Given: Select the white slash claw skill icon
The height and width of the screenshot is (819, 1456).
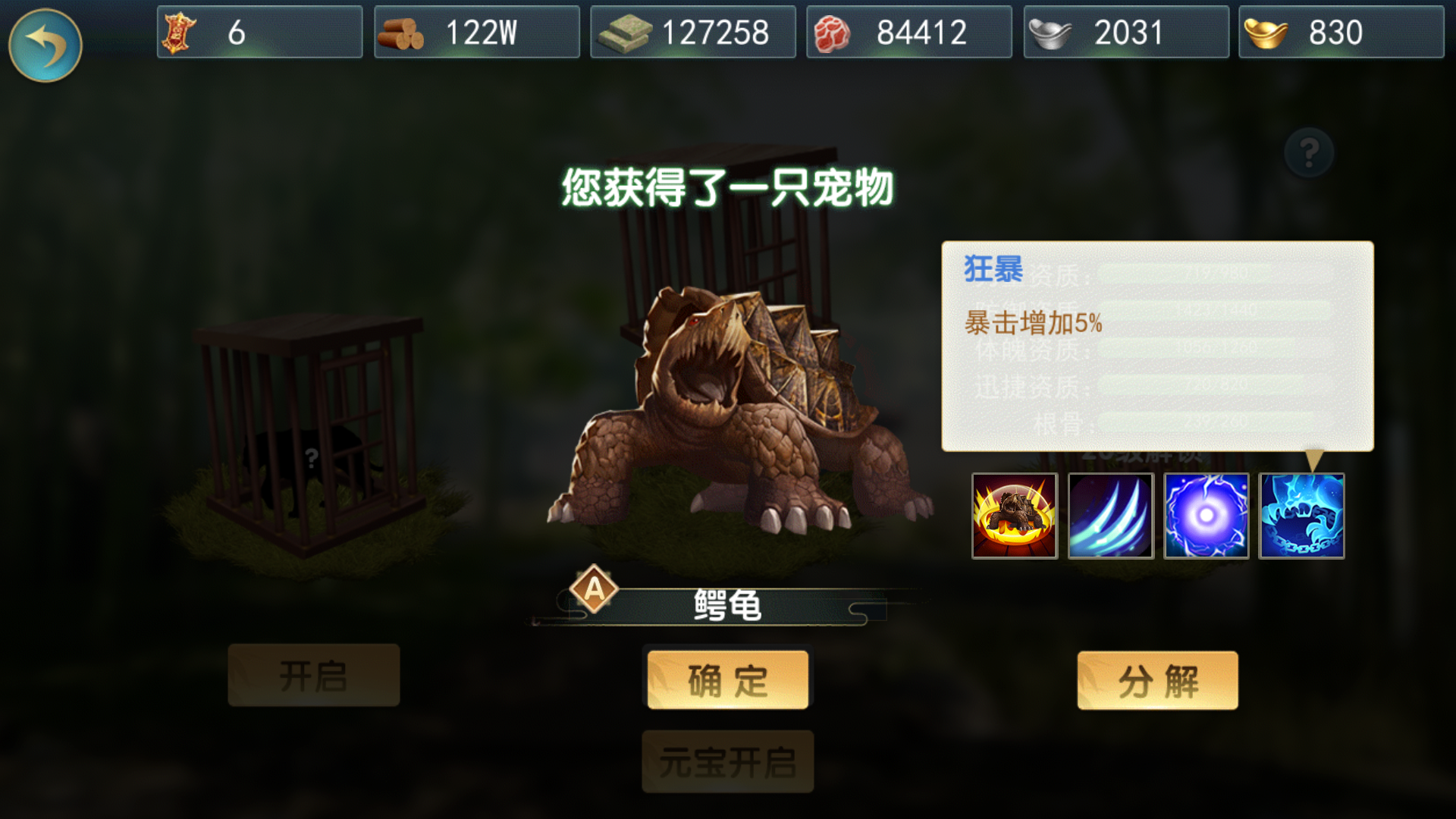Looking at the screenshot, I should 1110,516.
